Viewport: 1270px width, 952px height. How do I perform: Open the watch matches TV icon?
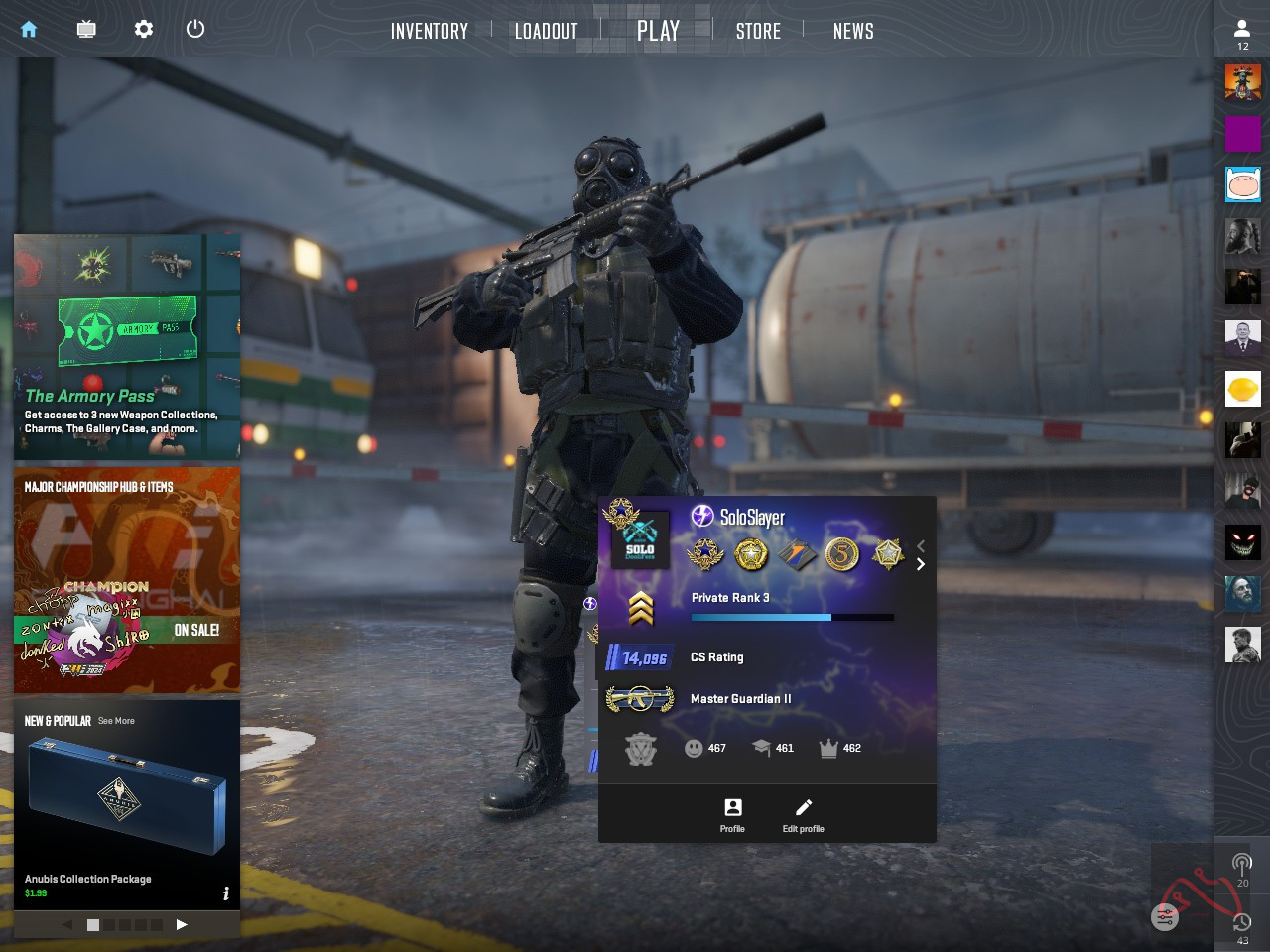[86, 30]
